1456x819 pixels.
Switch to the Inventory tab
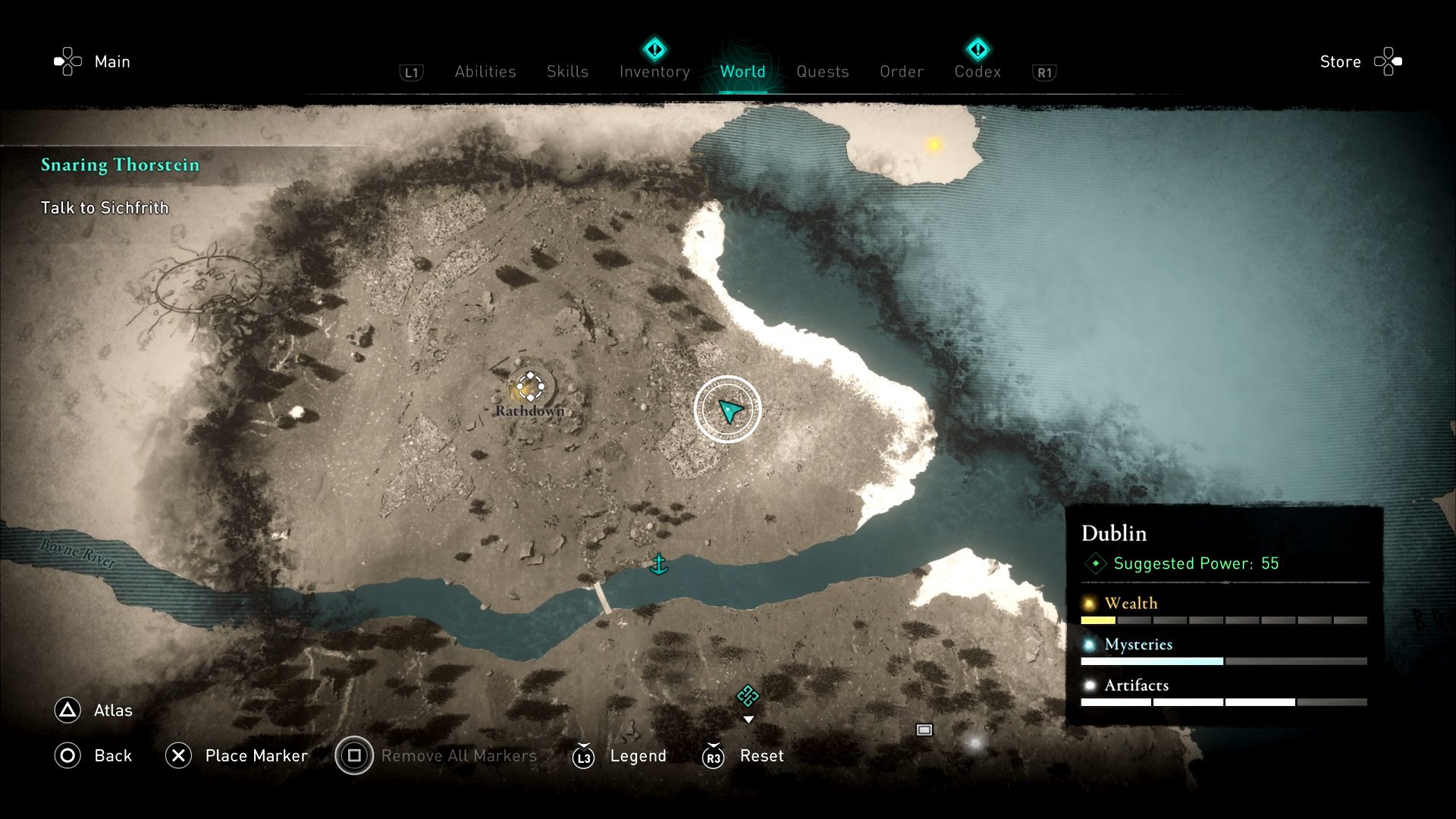pos(654,71)
